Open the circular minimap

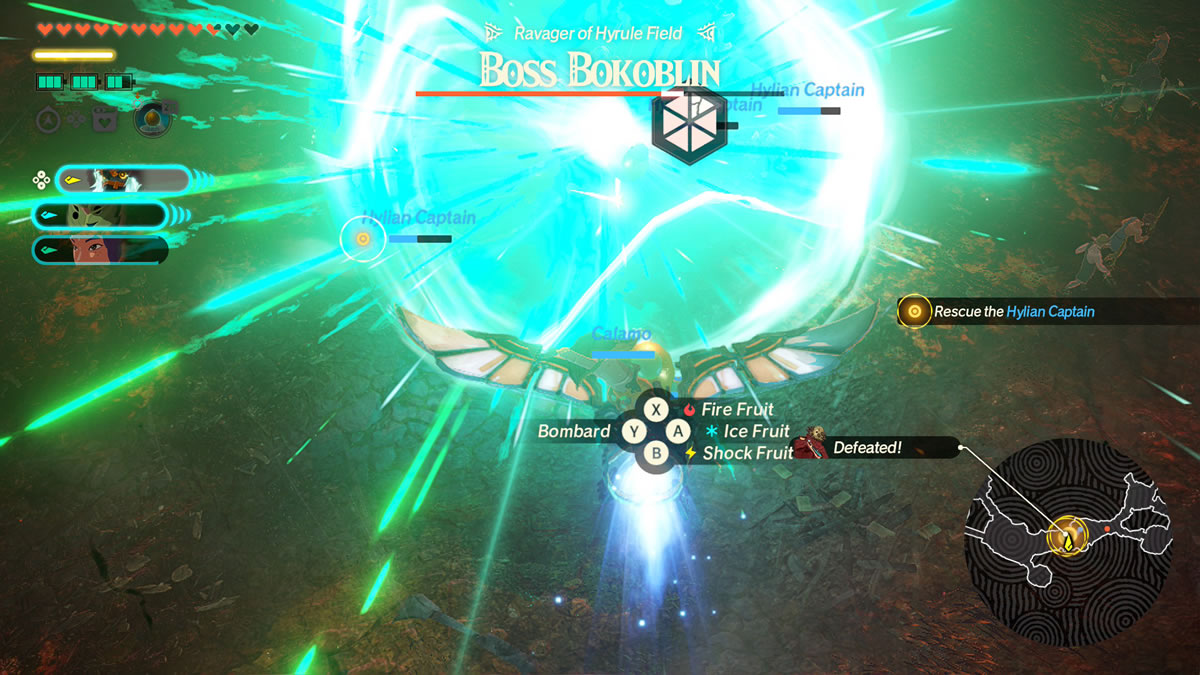tap(1067, 540)
